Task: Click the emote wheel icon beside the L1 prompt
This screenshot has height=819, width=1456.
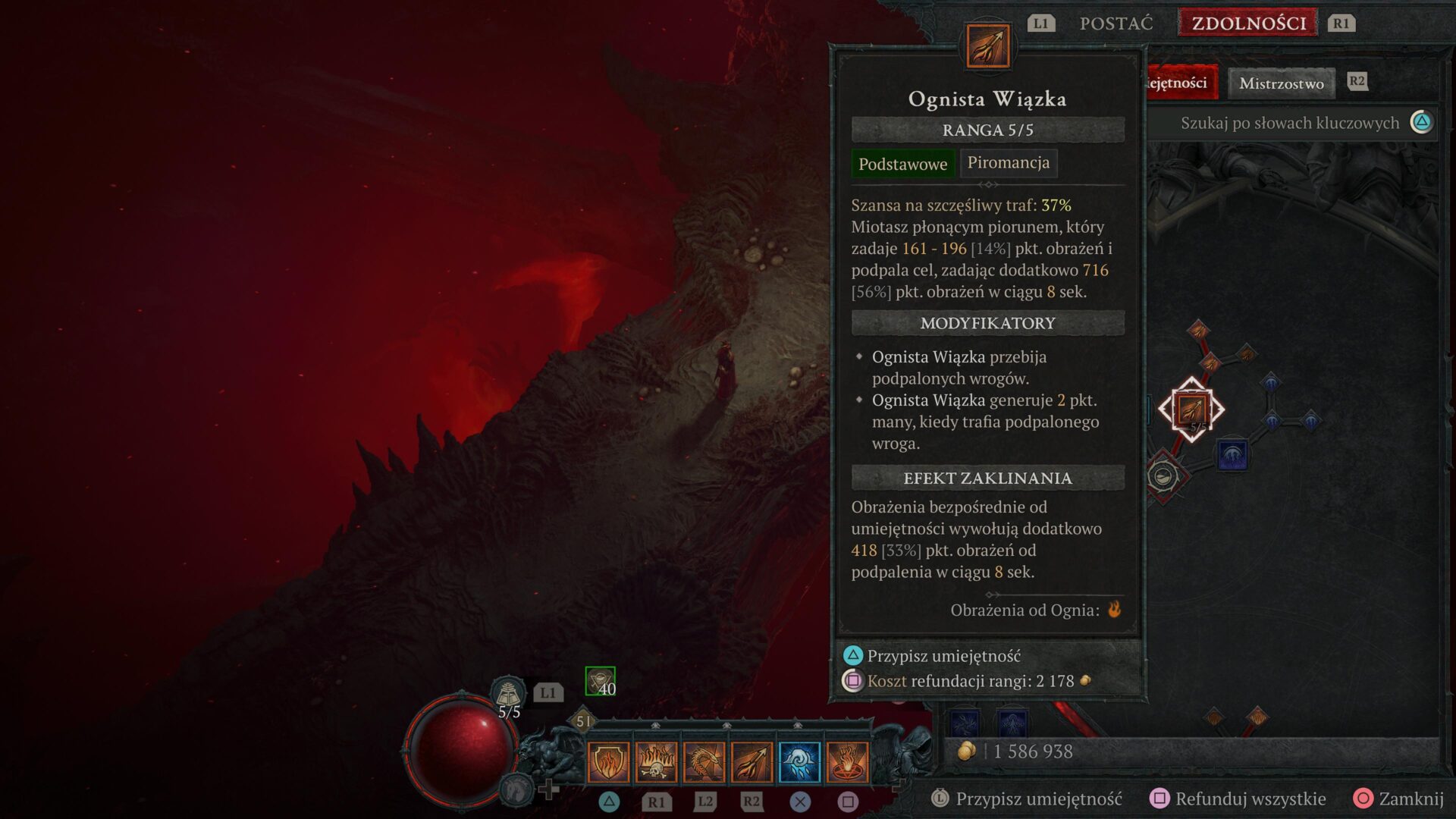Action: click(x=510, y=692)
